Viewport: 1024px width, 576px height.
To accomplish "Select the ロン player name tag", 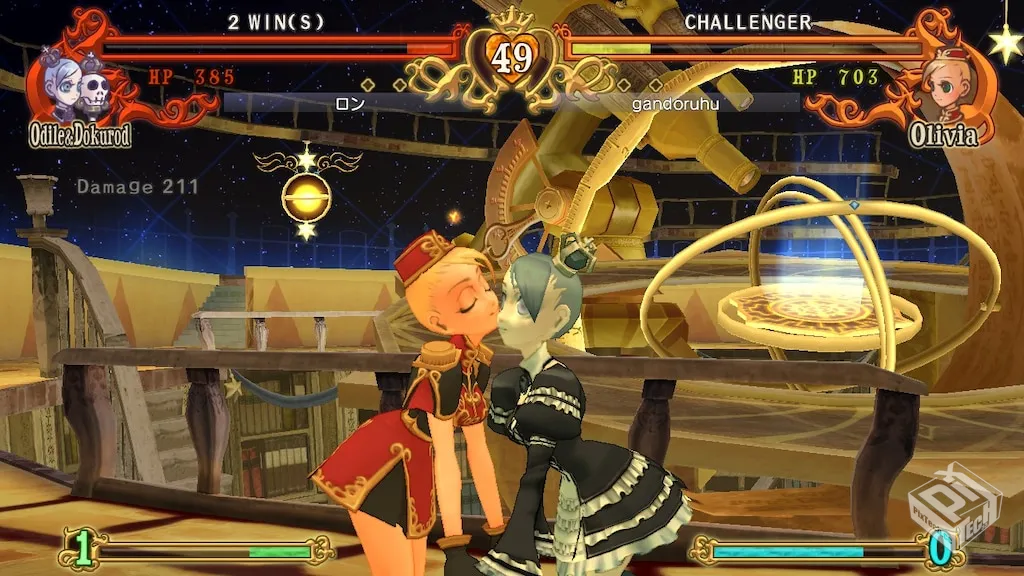I will (x=349, y=103).
